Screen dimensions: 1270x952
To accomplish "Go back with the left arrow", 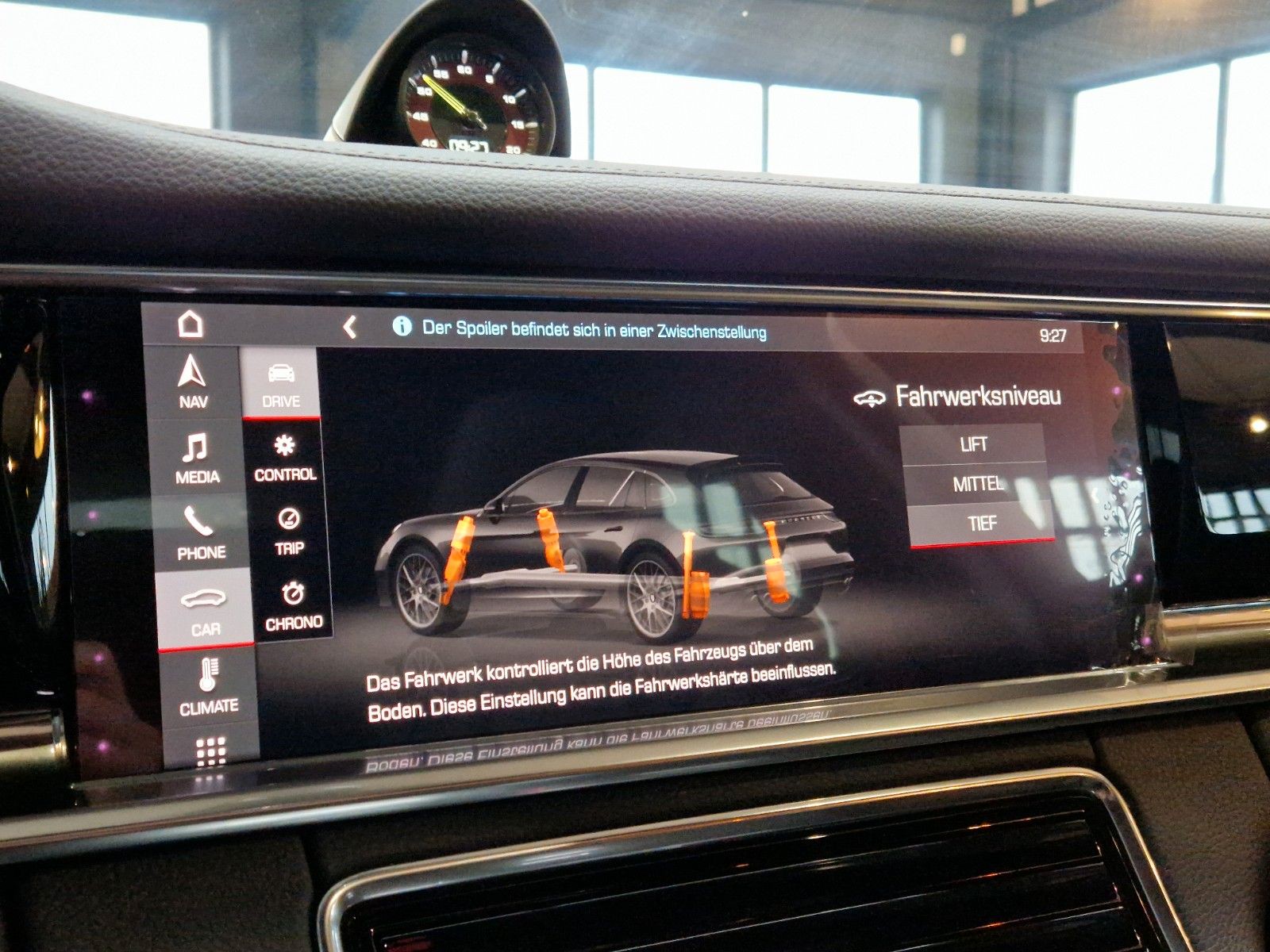I will click(349, 327).
